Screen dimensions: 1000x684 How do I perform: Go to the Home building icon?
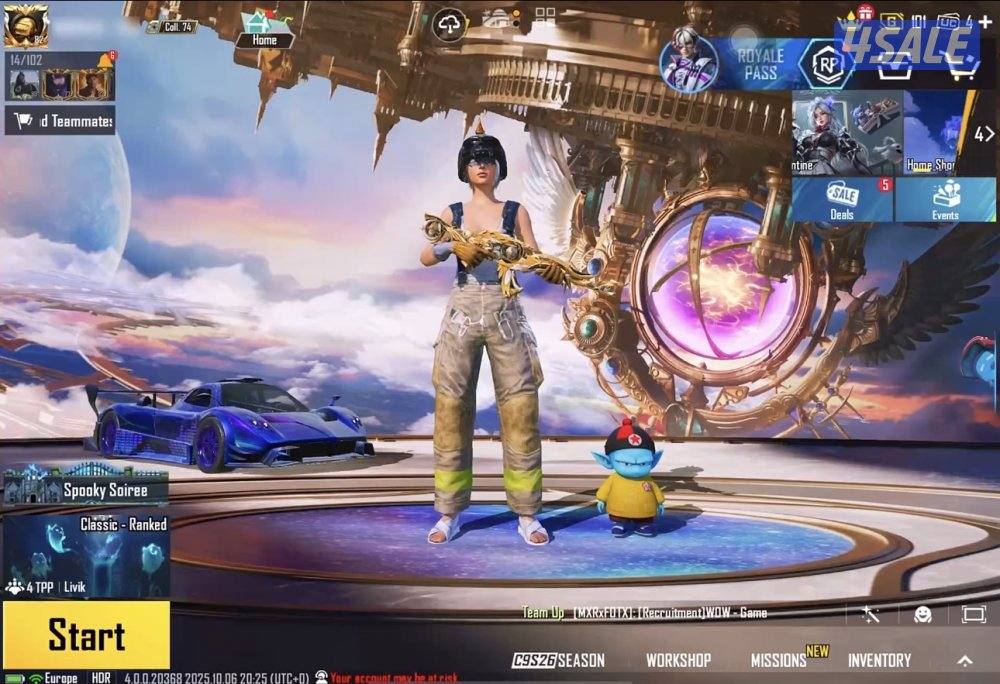[x=263, y=29]
